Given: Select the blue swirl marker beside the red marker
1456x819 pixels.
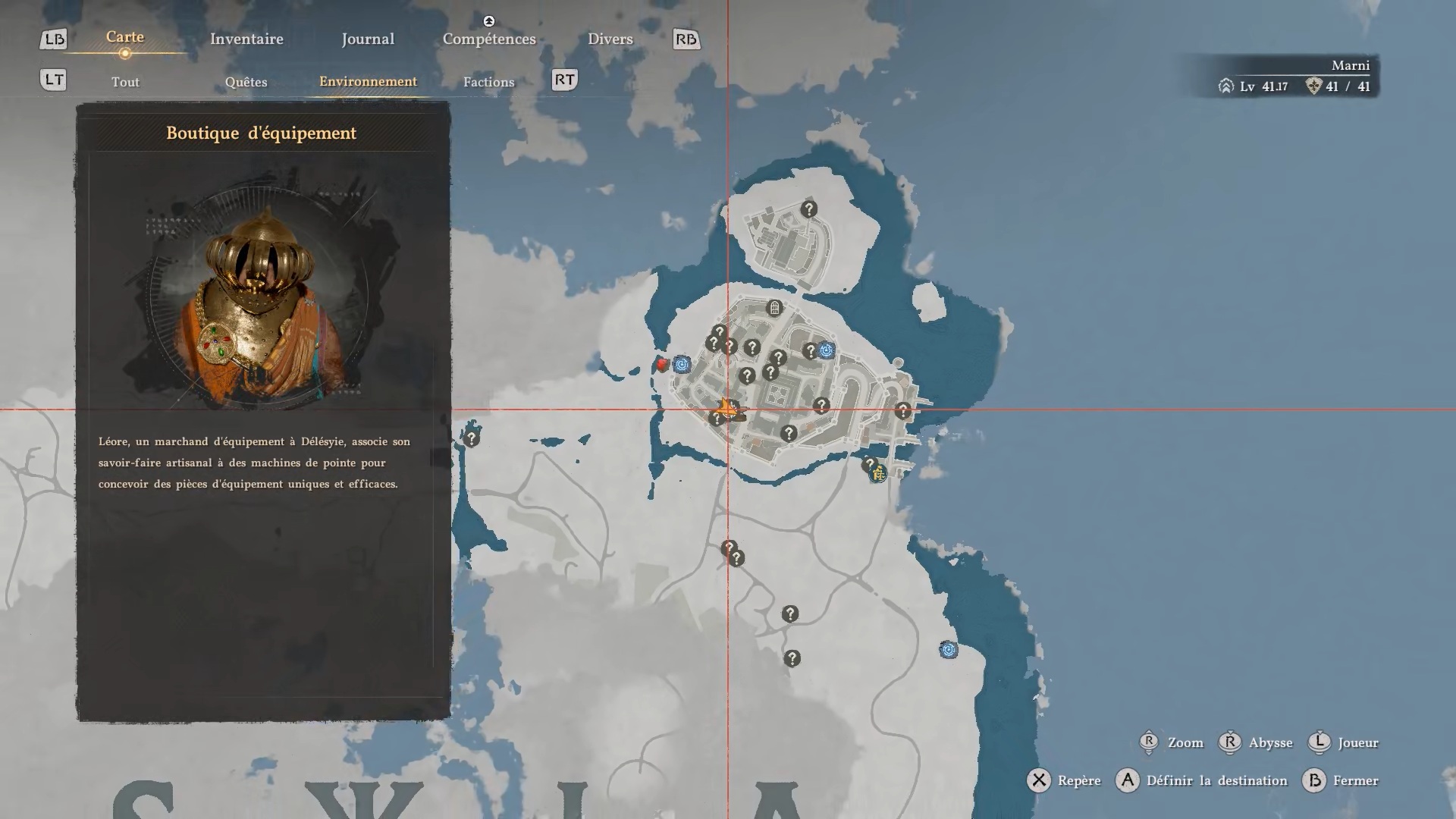Looking at the screenshot, I should [682, 365].
